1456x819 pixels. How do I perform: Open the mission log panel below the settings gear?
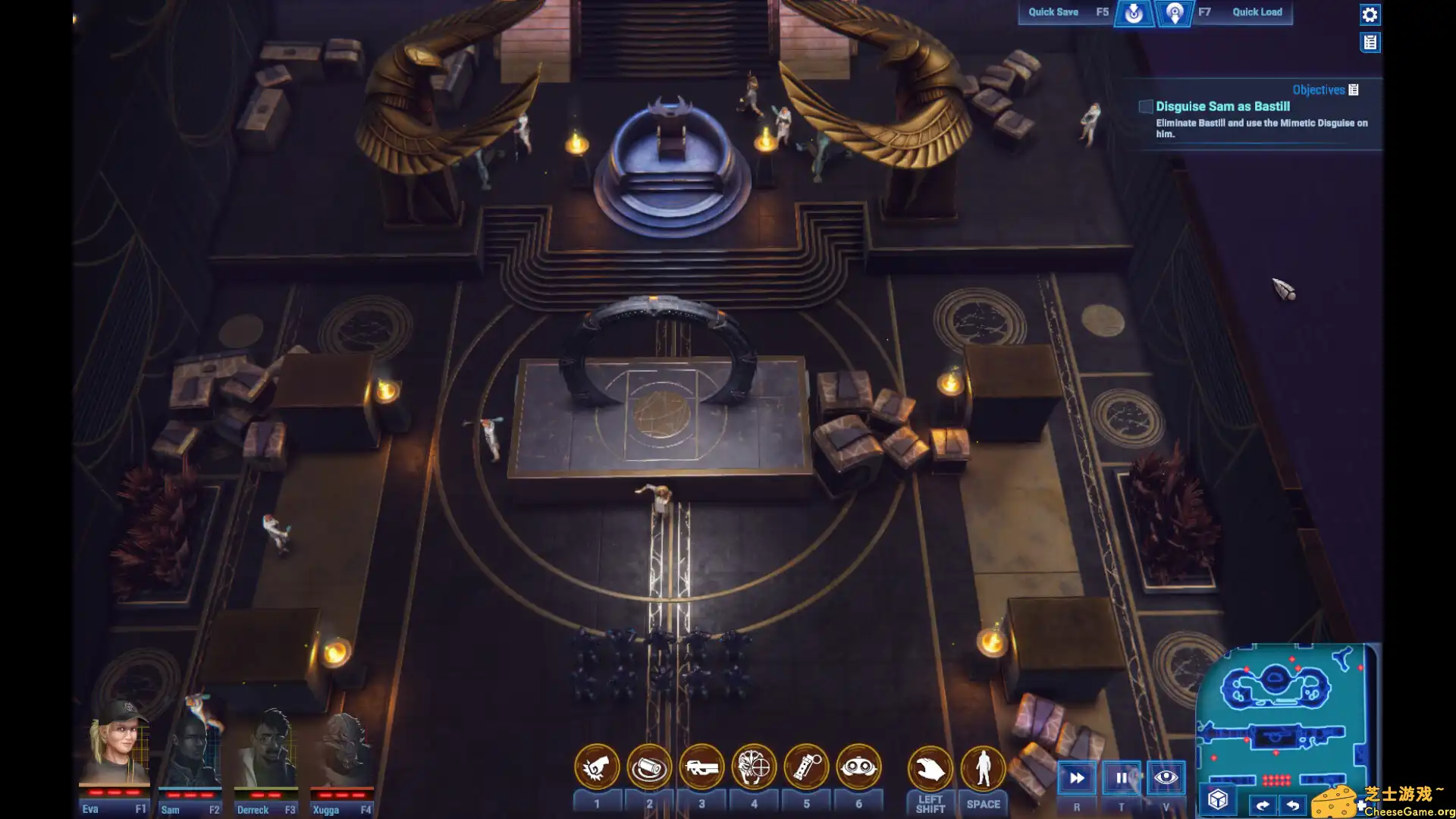point(1371,42)
